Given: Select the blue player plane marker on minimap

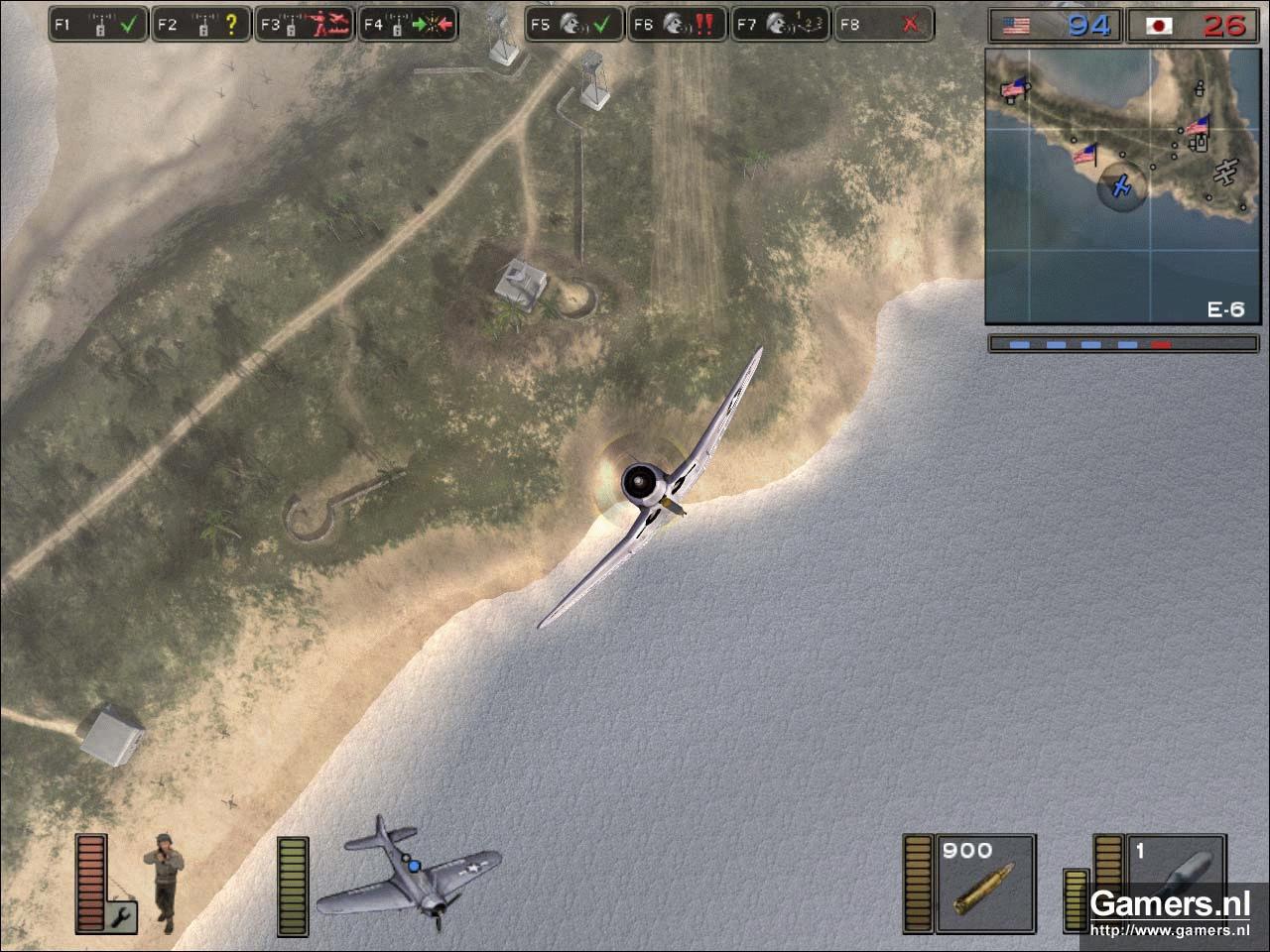Looking at the screenshot, I should pos(1122,185).
